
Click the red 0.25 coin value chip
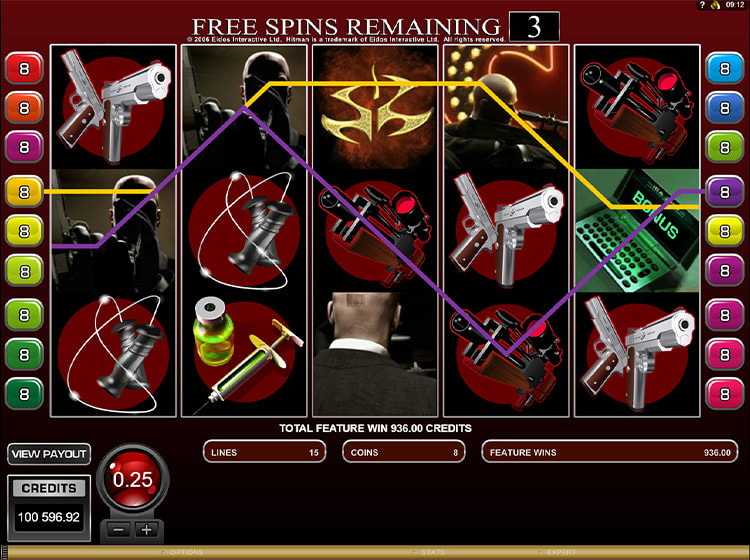[x=133, y=481]
